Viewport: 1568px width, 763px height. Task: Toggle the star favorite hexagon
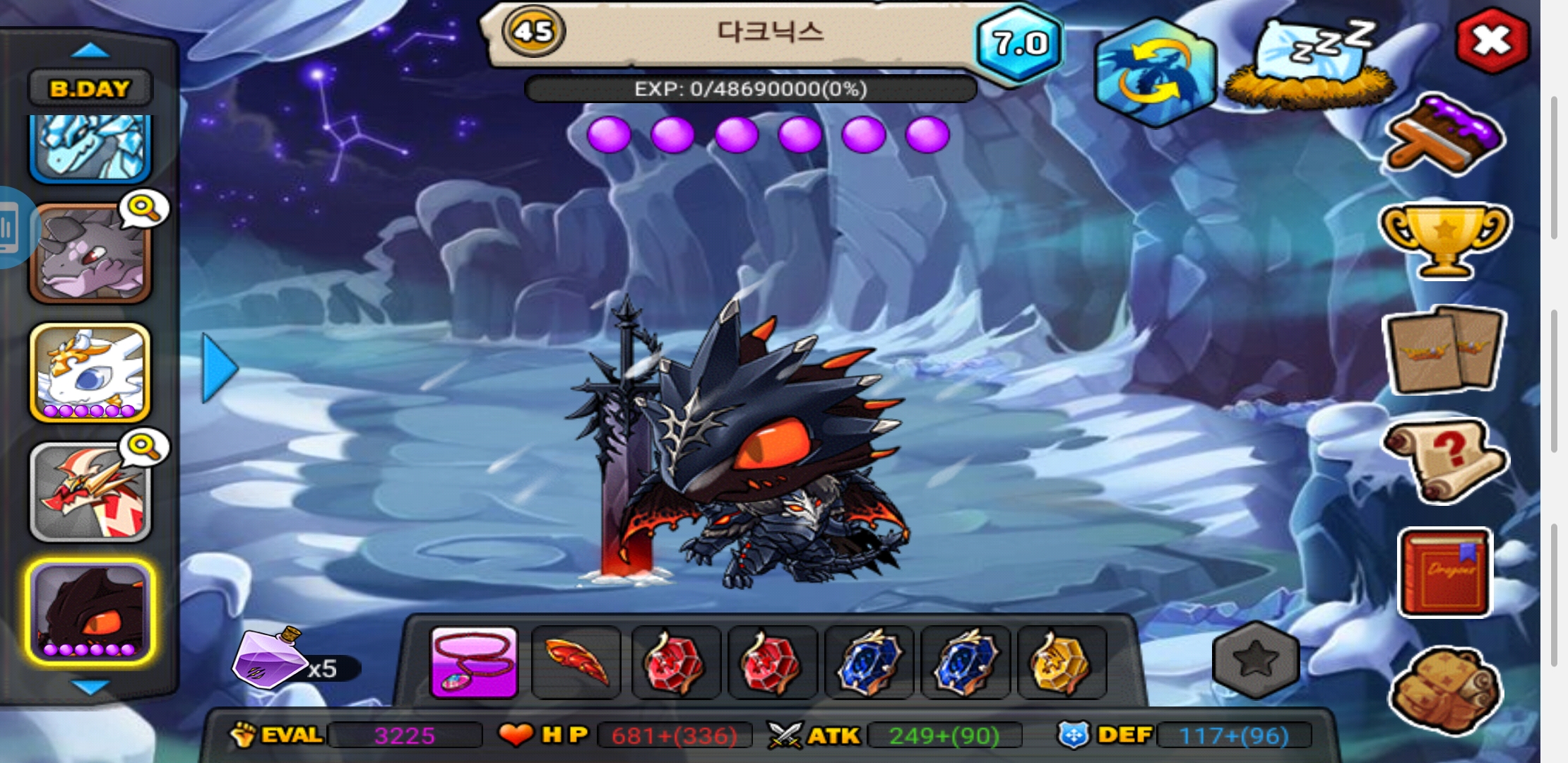pyautogui.click(x=1256, y=660)
